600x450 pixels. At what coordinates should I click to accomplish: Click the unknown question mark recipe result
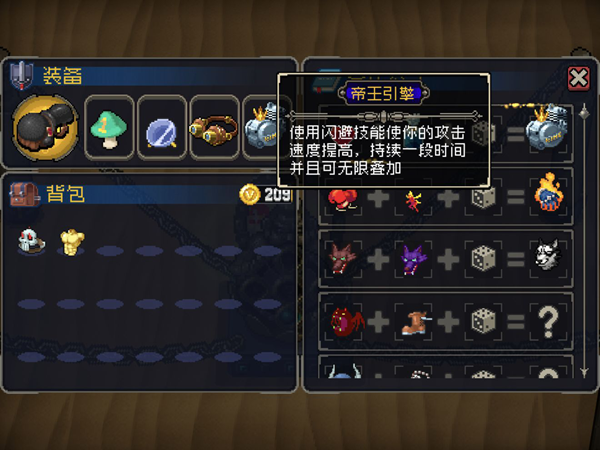(546, 320)
